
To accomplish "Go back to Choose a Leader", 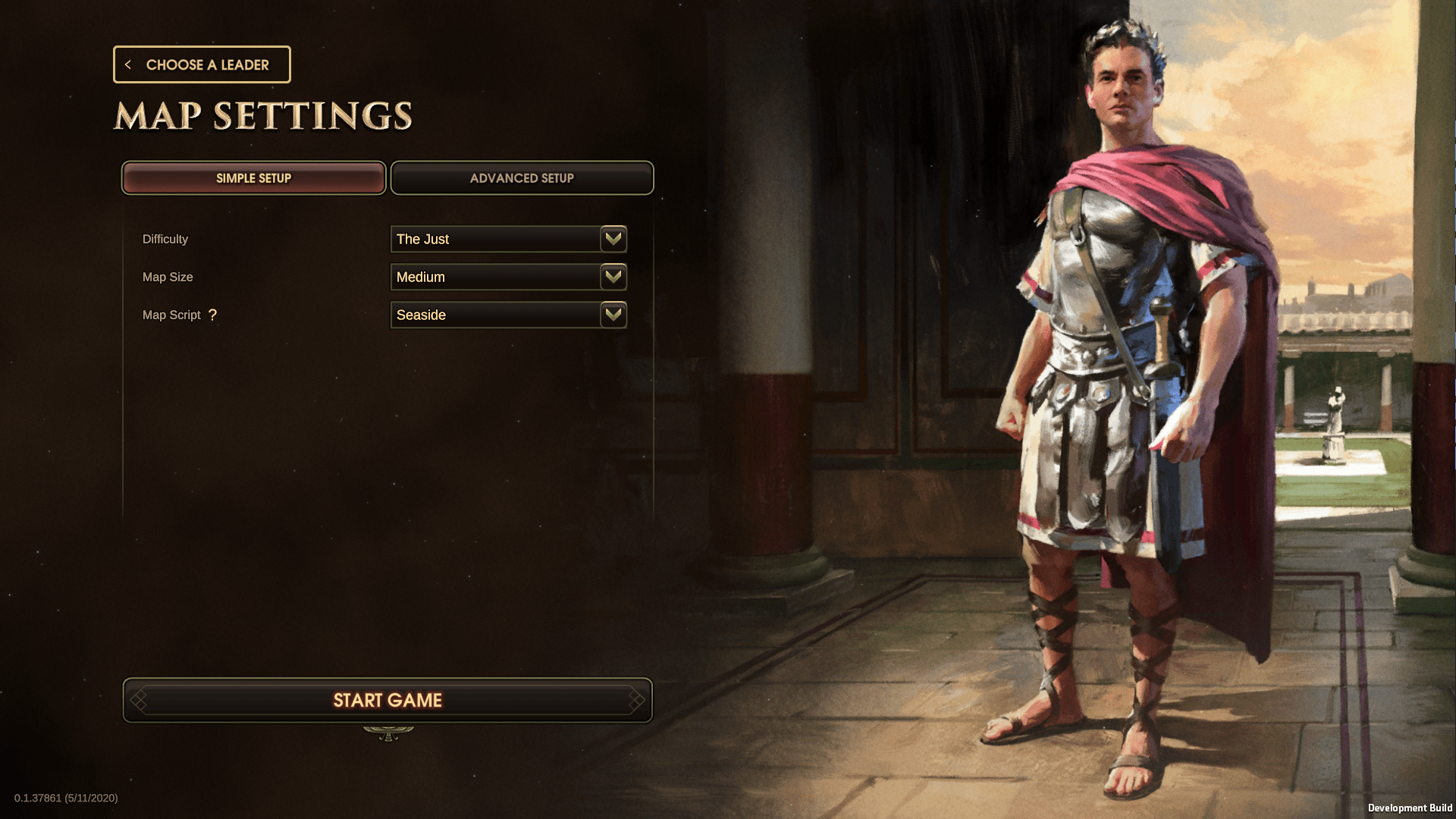I will (202, 64).
